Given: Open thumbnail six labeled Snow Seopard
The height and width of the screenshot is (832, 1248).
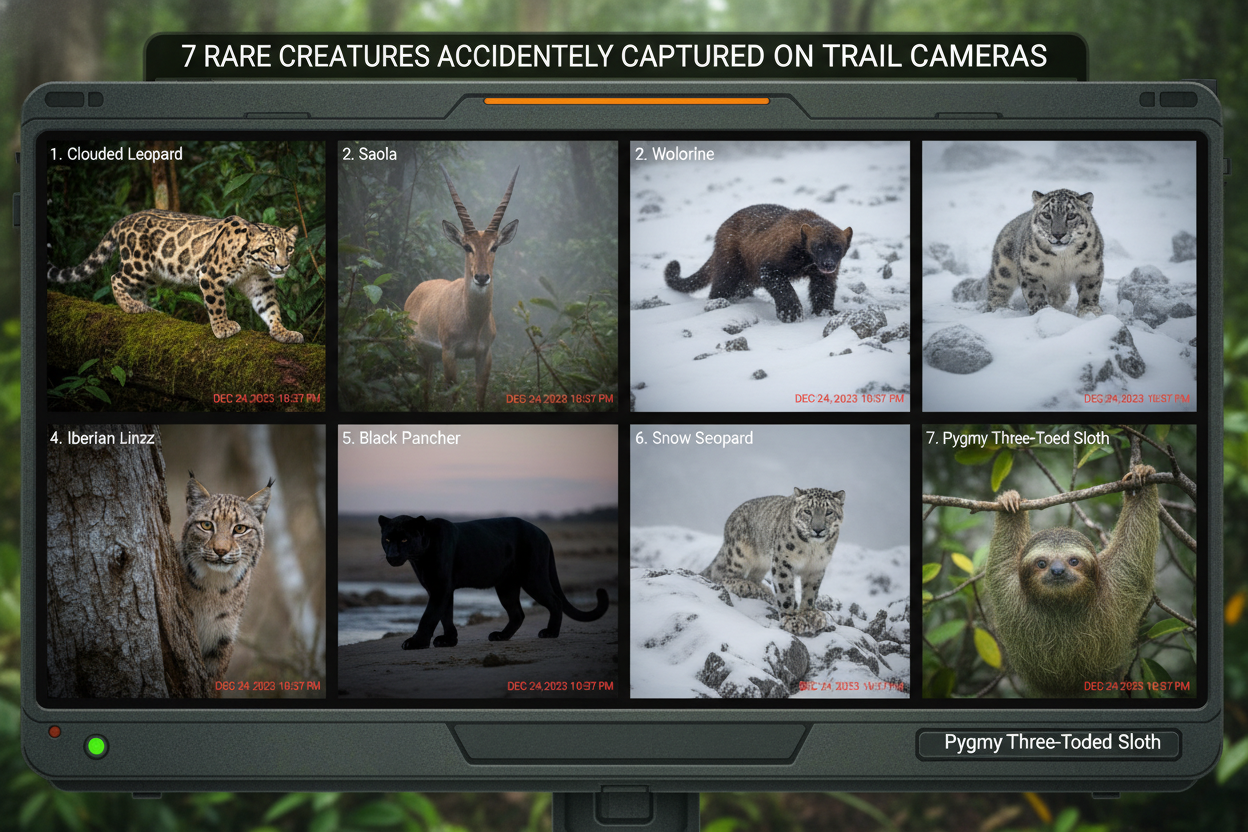Looking at the screenshot, I should [770, 561].
